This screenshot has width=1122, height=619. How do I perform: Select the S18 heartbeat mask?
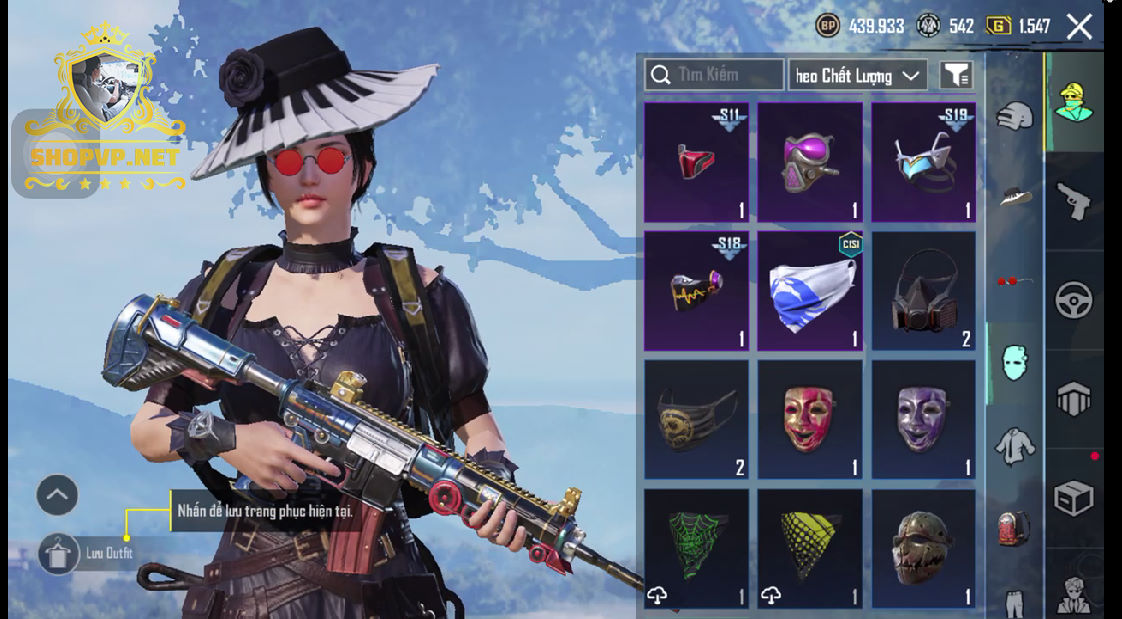696,291
